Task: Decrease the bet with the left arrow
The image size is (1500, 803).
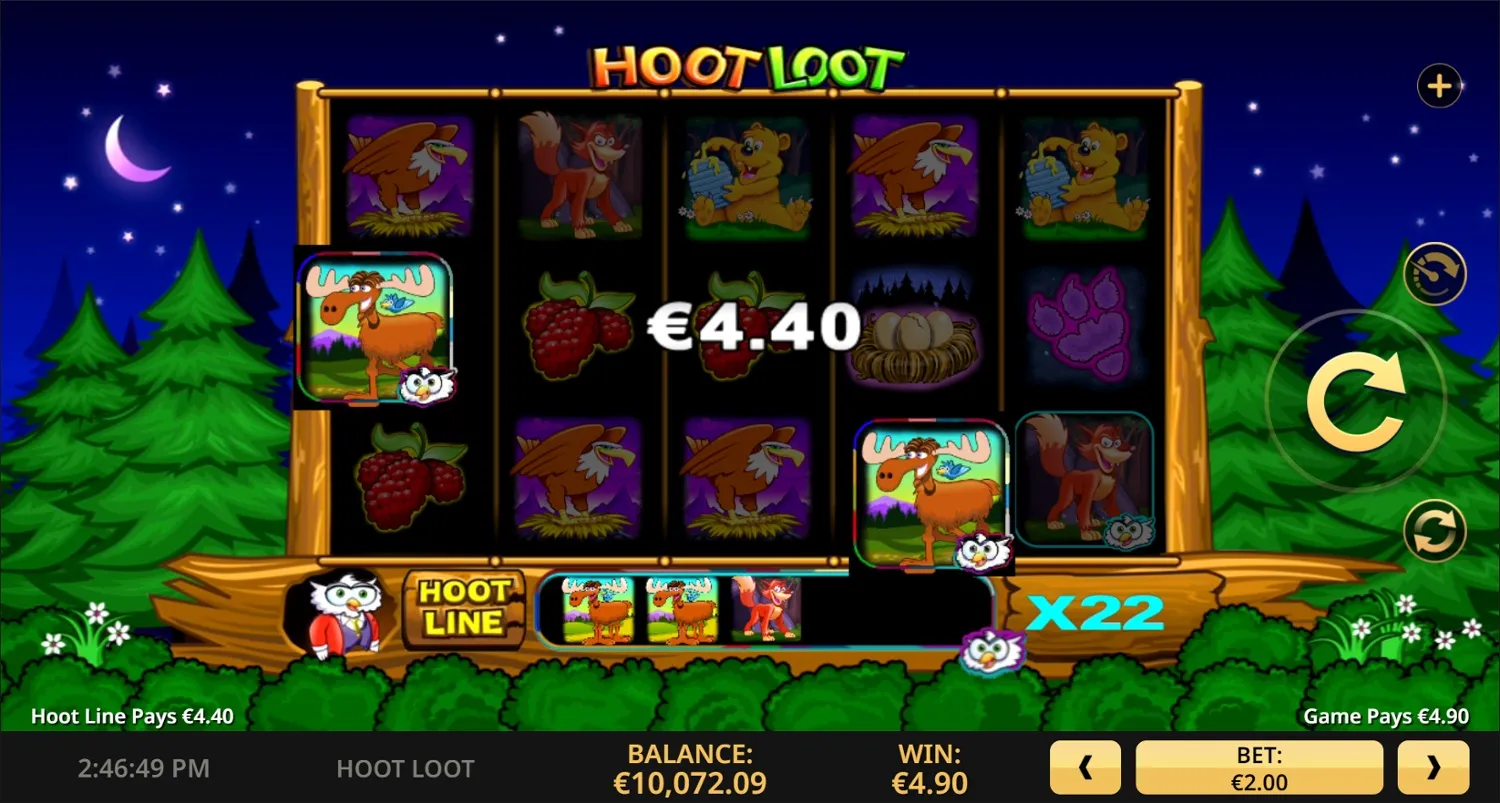Action: pos(1087,766)
